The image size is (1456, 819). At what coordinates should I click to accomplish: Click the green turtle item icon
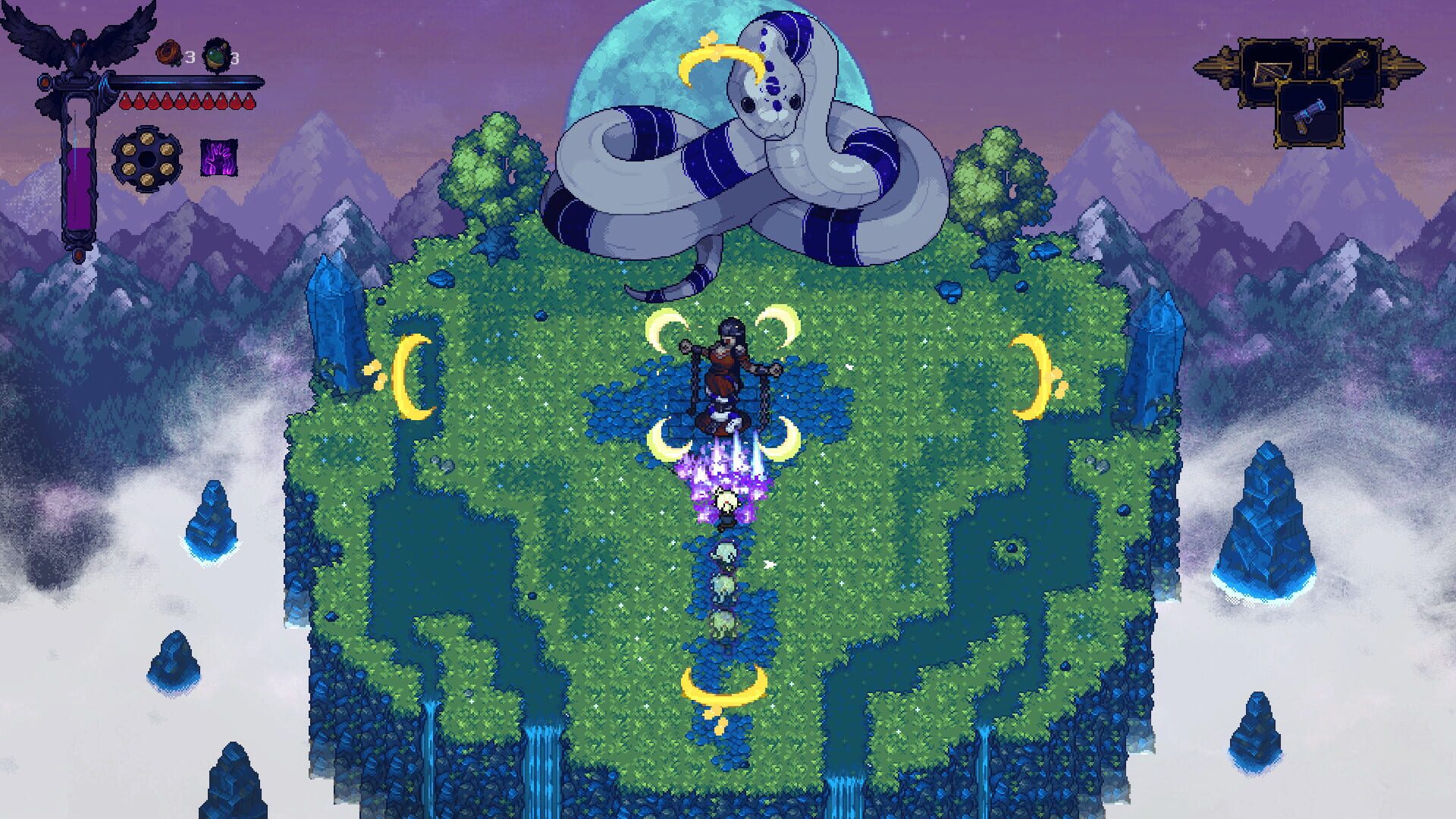coord(216,55)
